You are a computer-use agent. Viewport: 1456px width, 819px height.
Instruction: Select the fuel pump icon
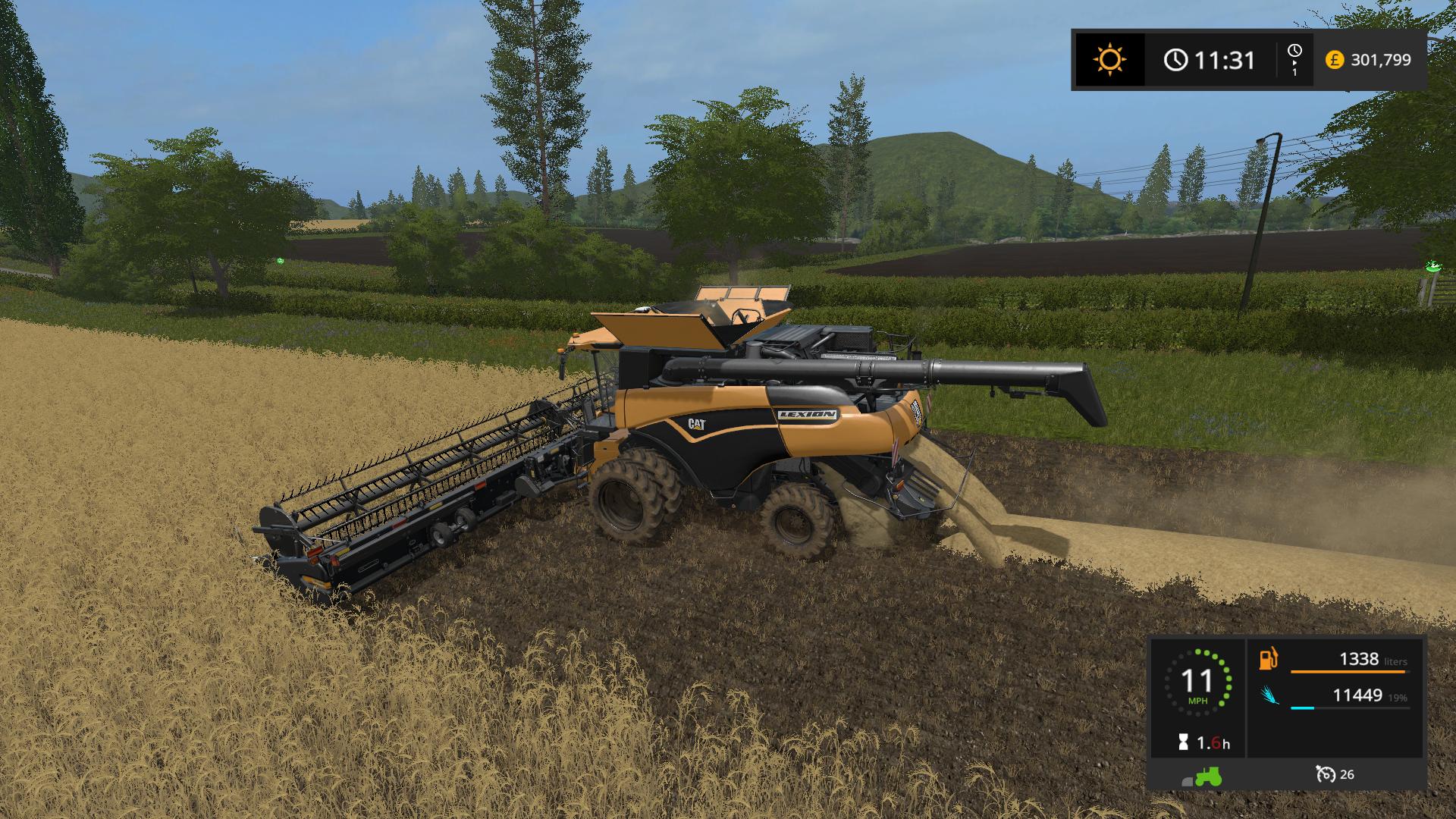click(x=1268, y=659)
